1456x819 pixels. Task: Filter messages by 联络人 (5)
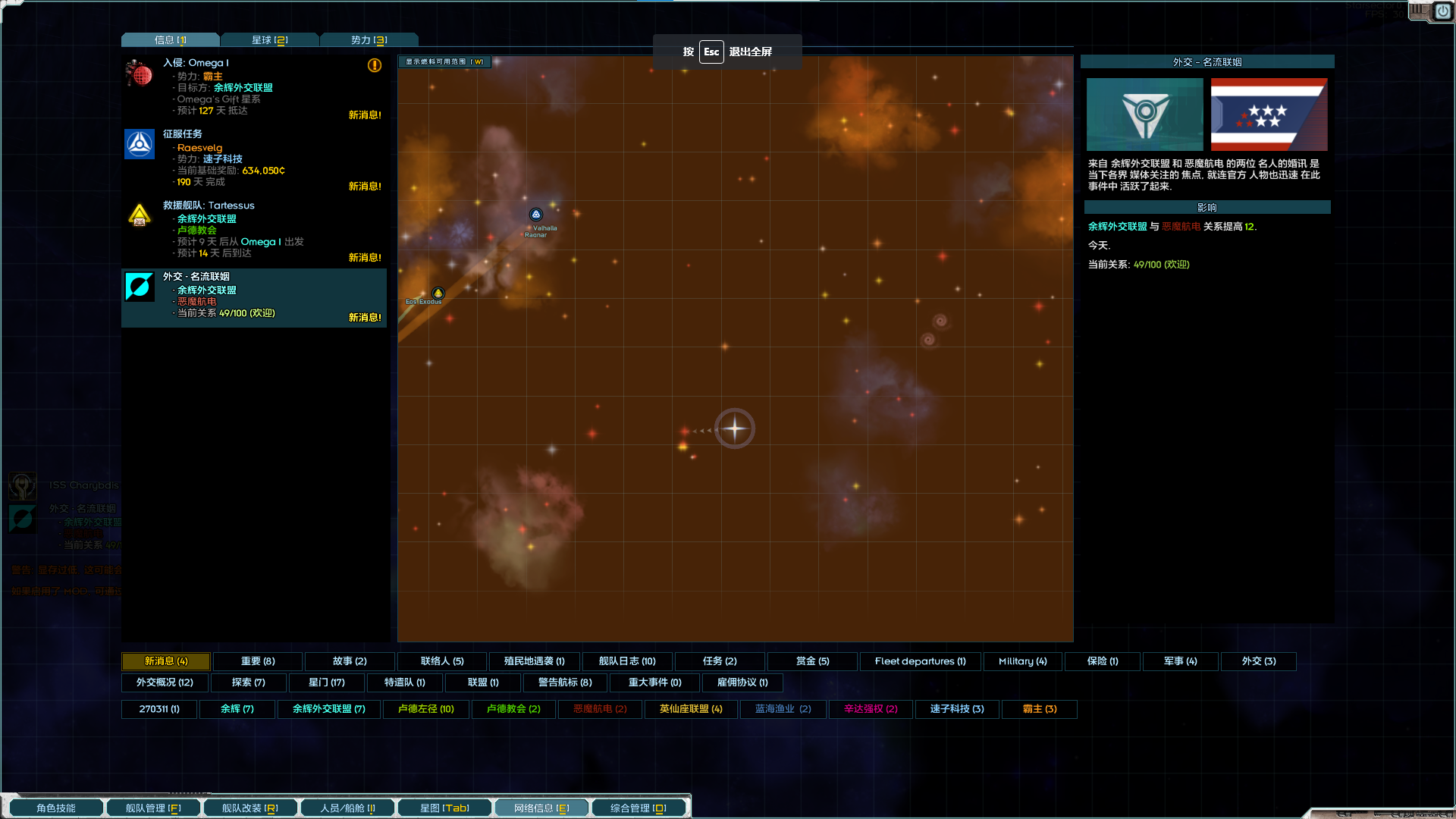click(442, 661)
